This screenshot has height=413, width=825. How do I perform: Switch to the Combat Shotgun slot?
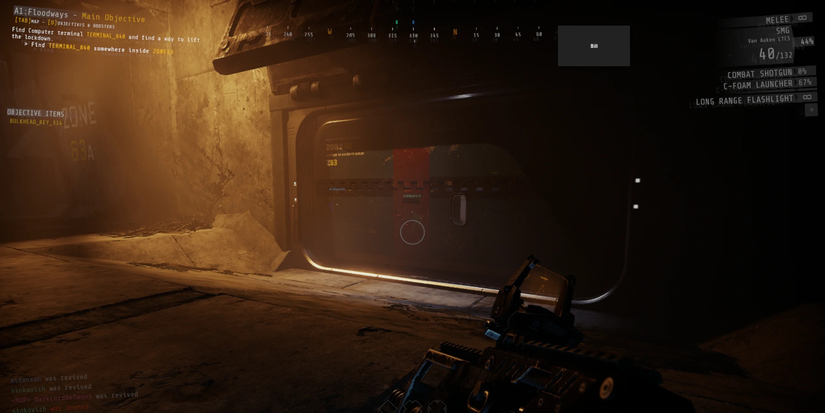point(767,73)
